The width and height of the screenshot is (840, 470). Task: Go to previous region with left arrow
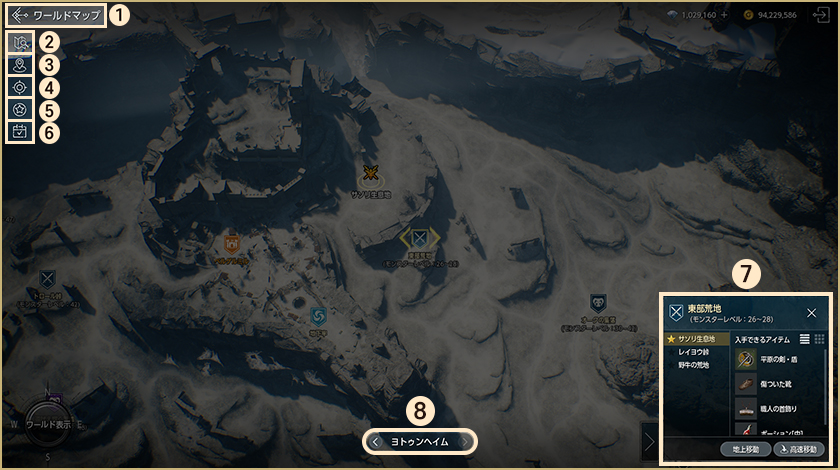click(375, 441)
